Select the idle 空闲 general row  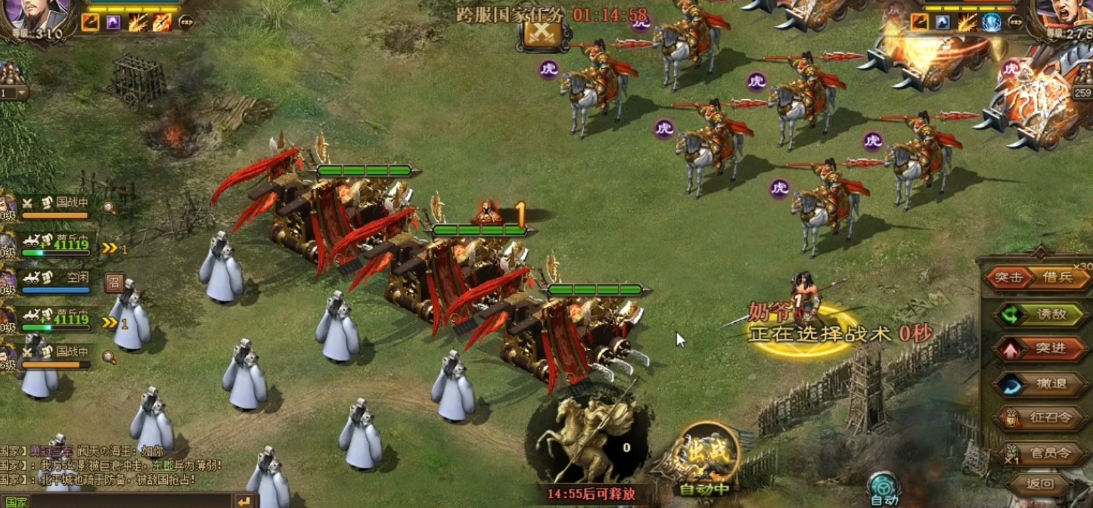point(60,283)
